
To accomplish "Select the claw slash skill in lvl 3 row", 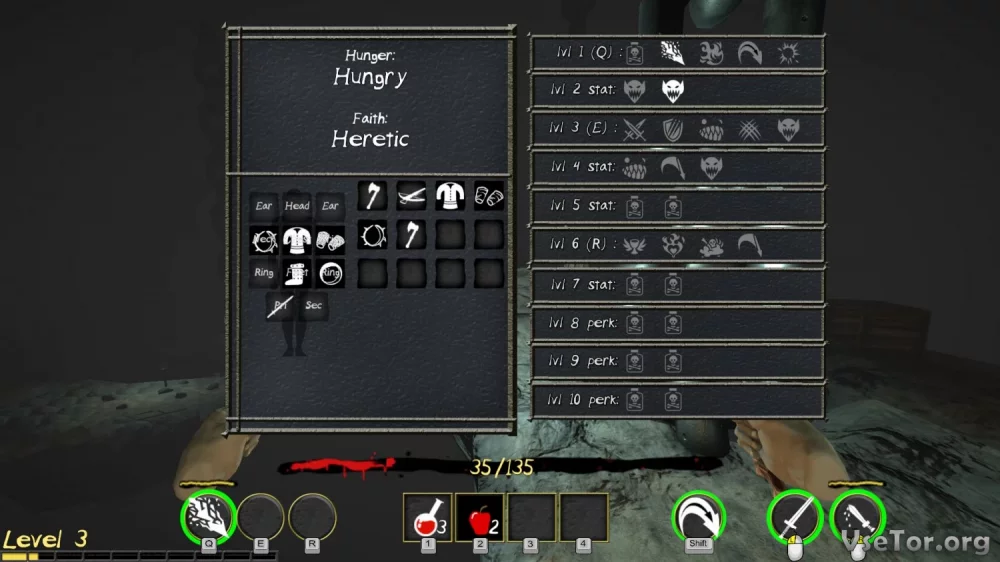I will (x=749, y=129).
